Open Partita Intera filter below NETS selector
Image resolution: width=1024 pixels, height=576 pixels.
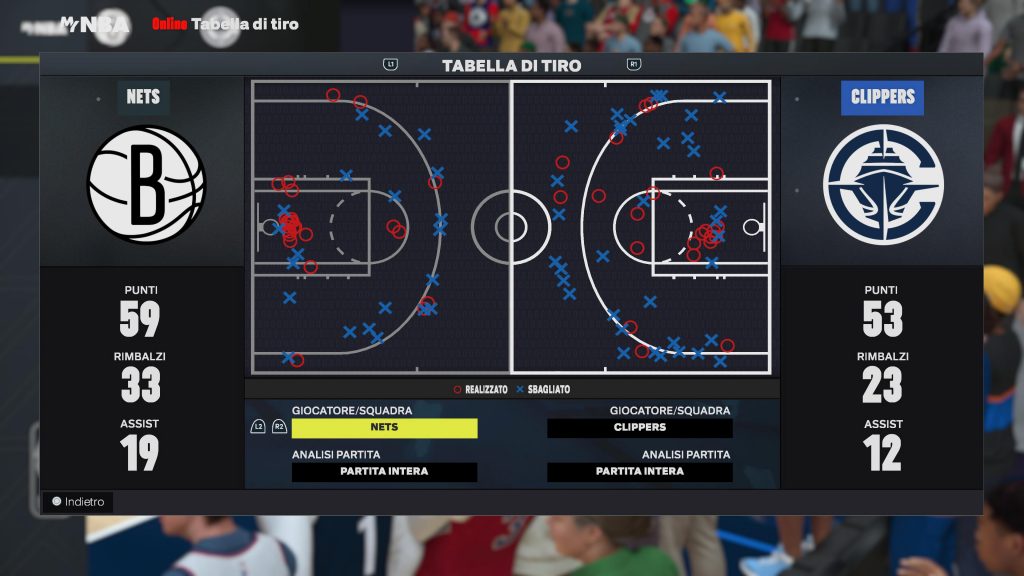tap(384, 472)
